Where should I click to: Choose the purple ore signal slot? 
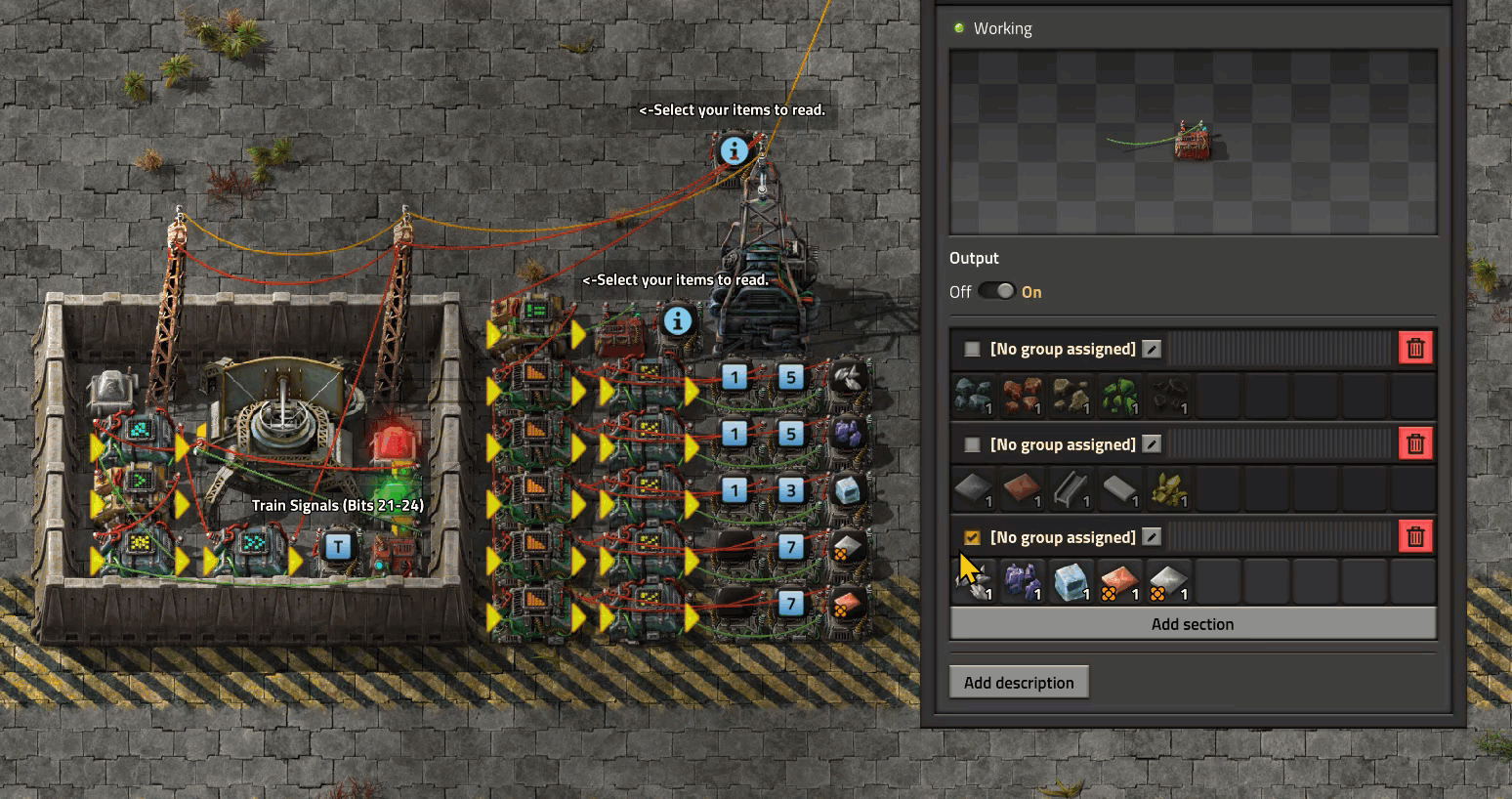click(x=1023, y=582)
